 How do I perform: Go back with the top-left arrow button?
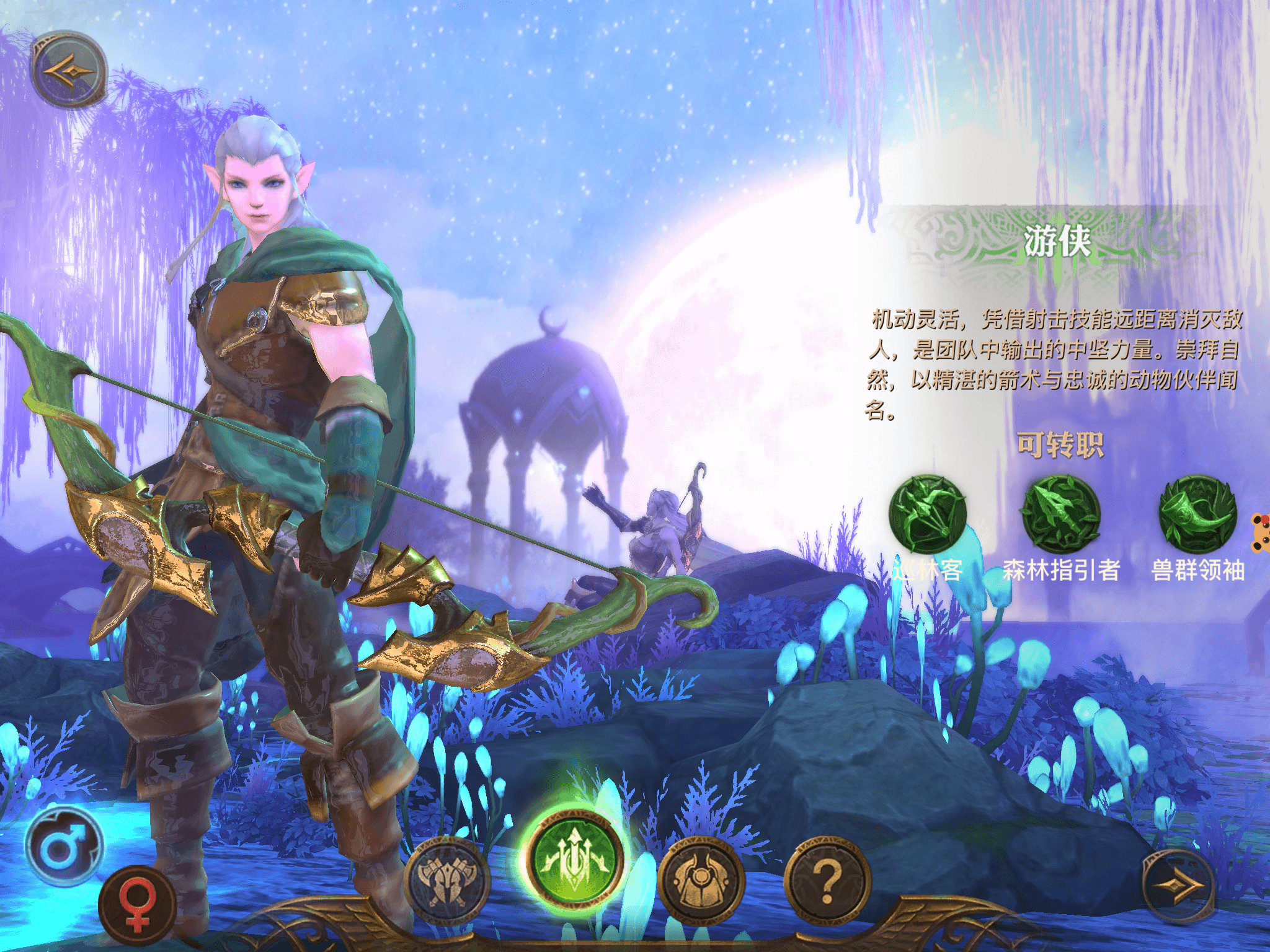click(69, 69)
